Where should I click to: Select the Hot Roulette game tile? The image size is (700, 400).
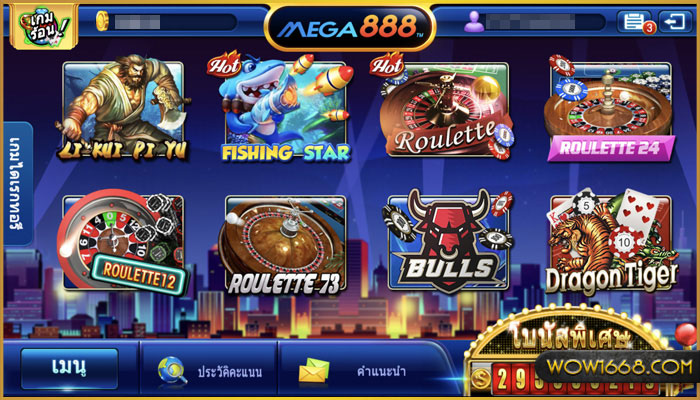447,110
